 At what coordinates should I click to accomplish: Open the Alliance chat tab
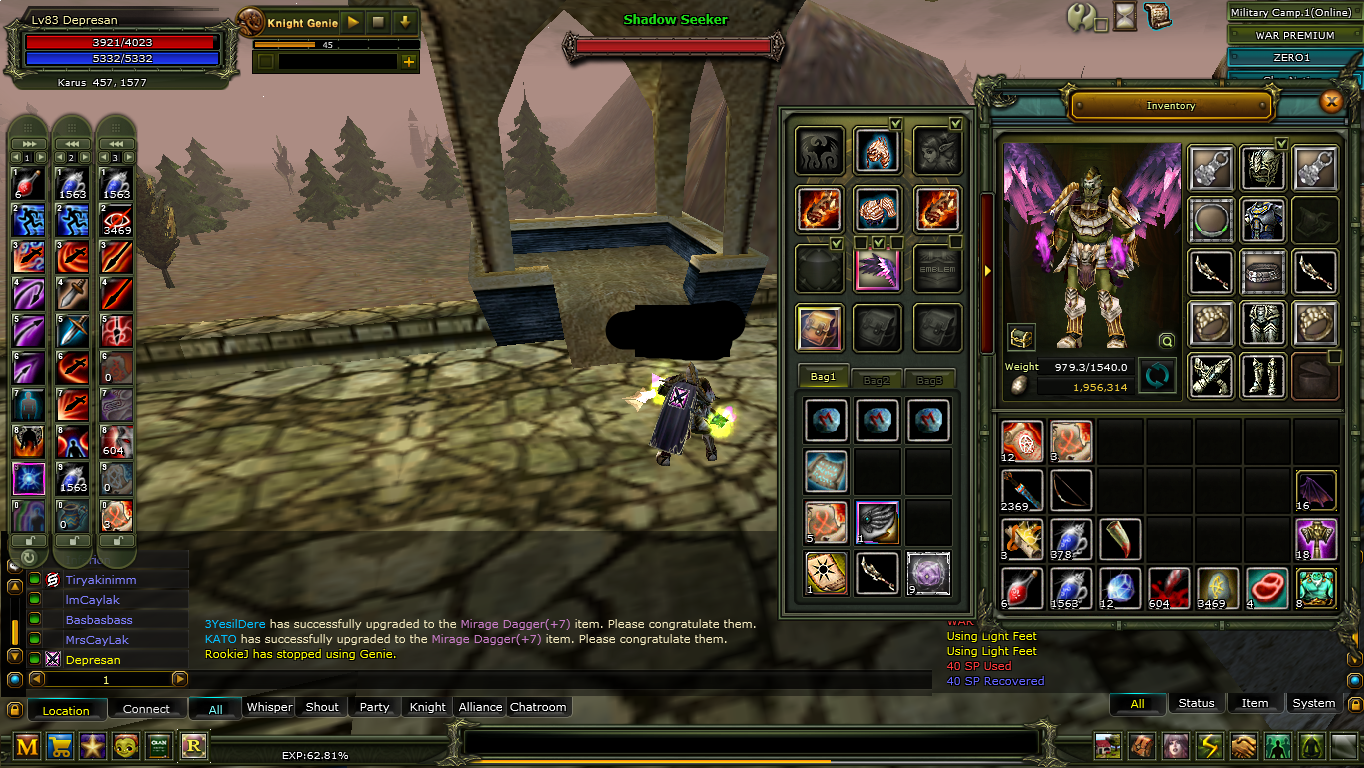click(480, 707)
